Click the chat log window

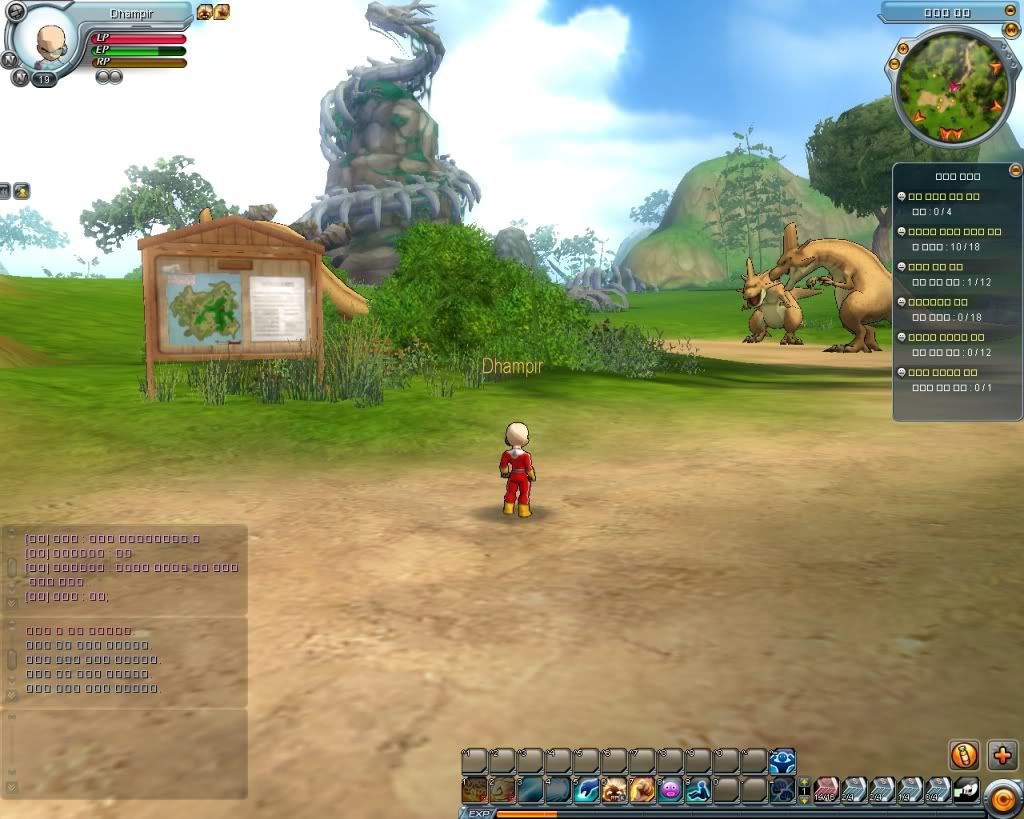tap(125, 568)
